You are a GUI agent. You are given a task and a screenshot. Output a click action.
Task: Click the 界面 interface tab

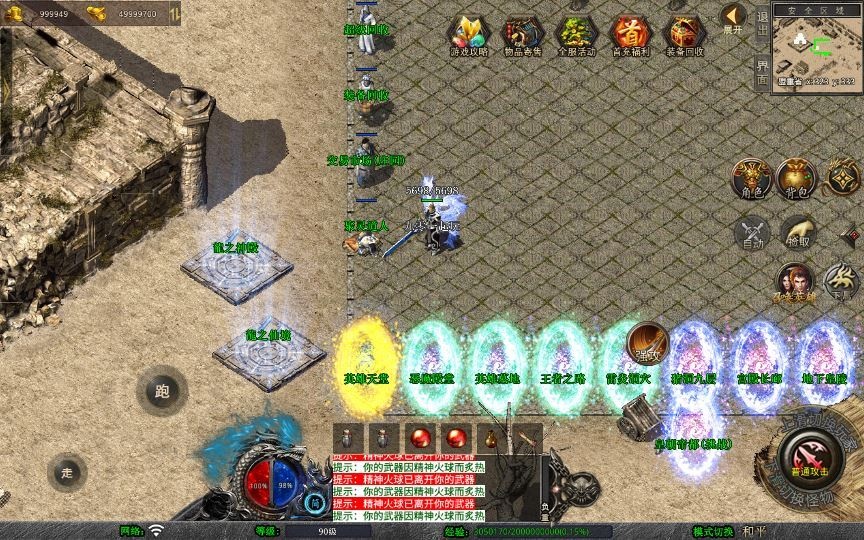point(763,71)
